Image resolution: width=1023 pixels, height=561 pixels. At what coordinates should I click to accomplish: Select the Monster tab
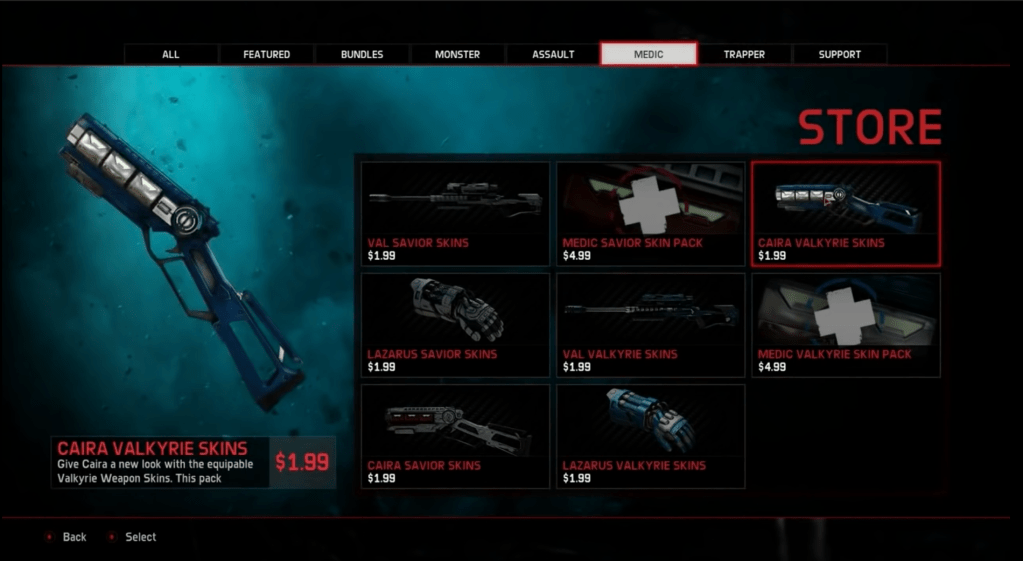pos(457,54)
